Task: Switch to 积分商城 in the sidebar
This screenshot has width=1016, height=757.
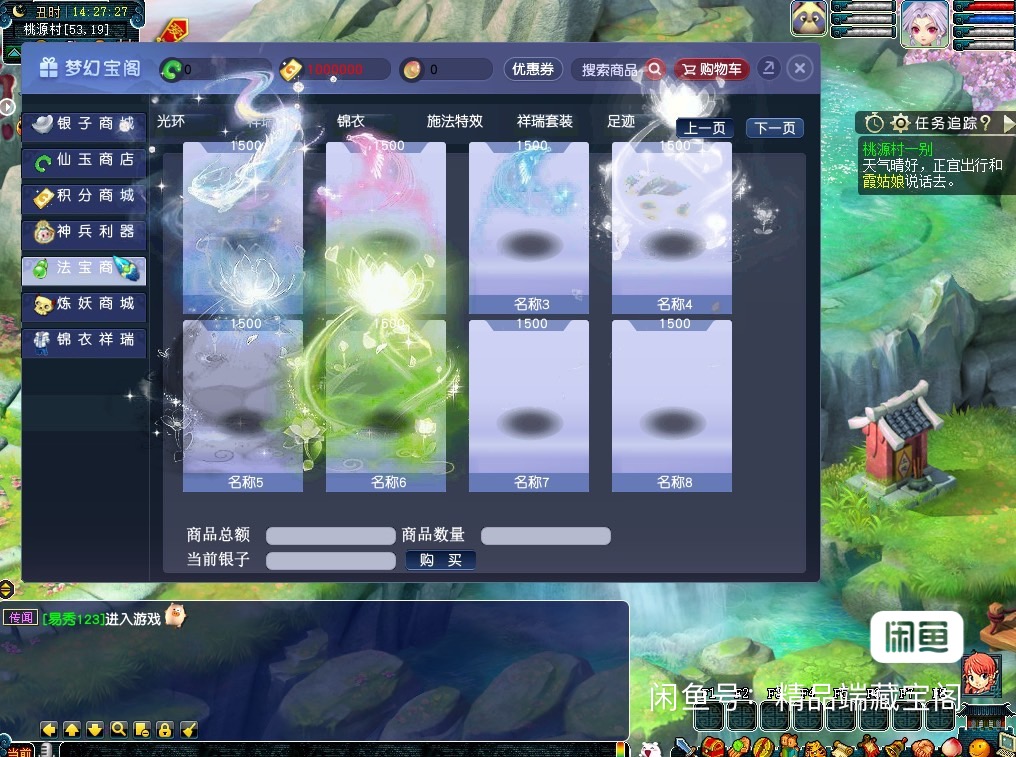Action: tap(84, 196)
